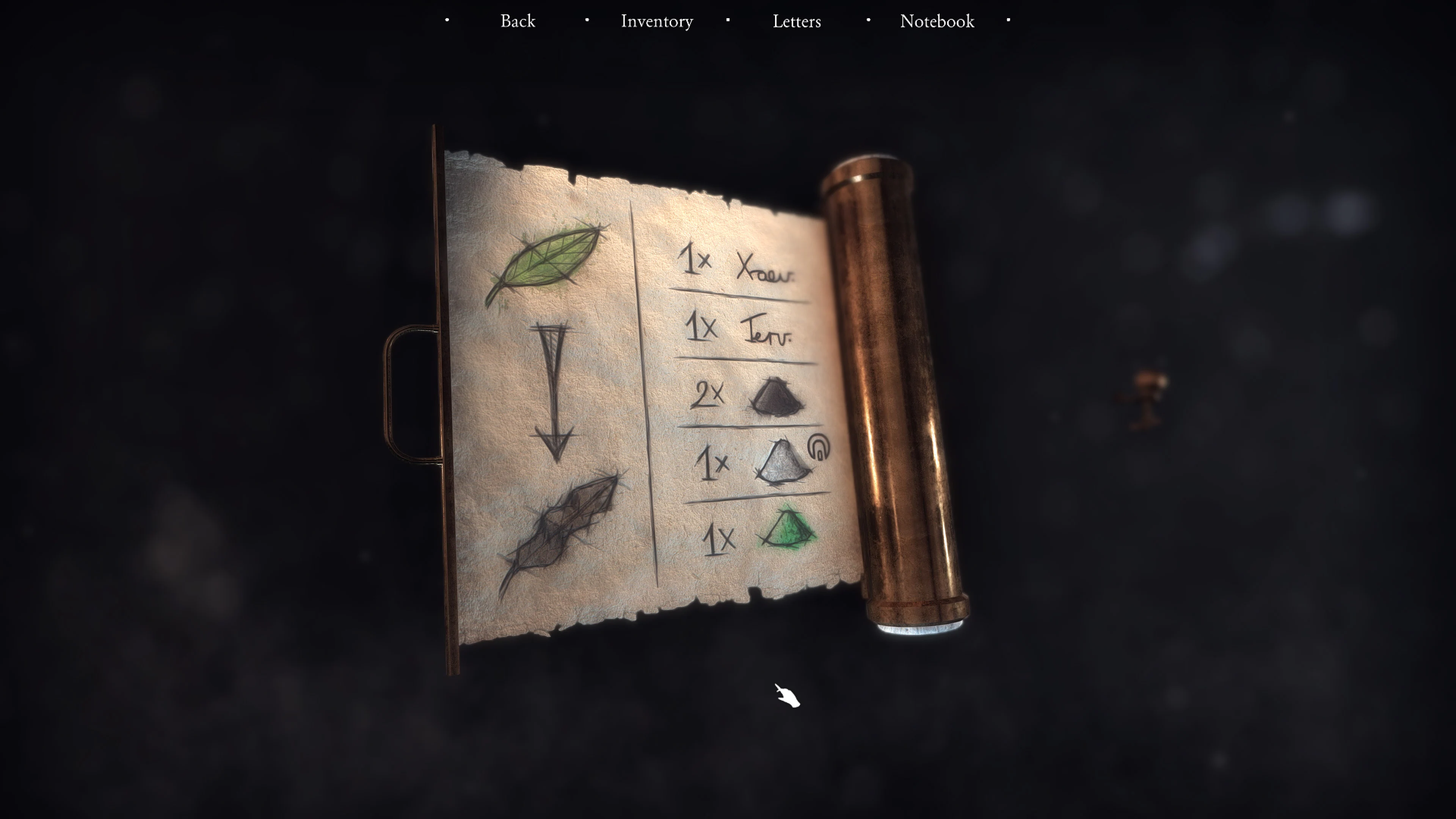Click the dot between Back and Inventory
Screen dimensions: 1456x819
point(587,20)
